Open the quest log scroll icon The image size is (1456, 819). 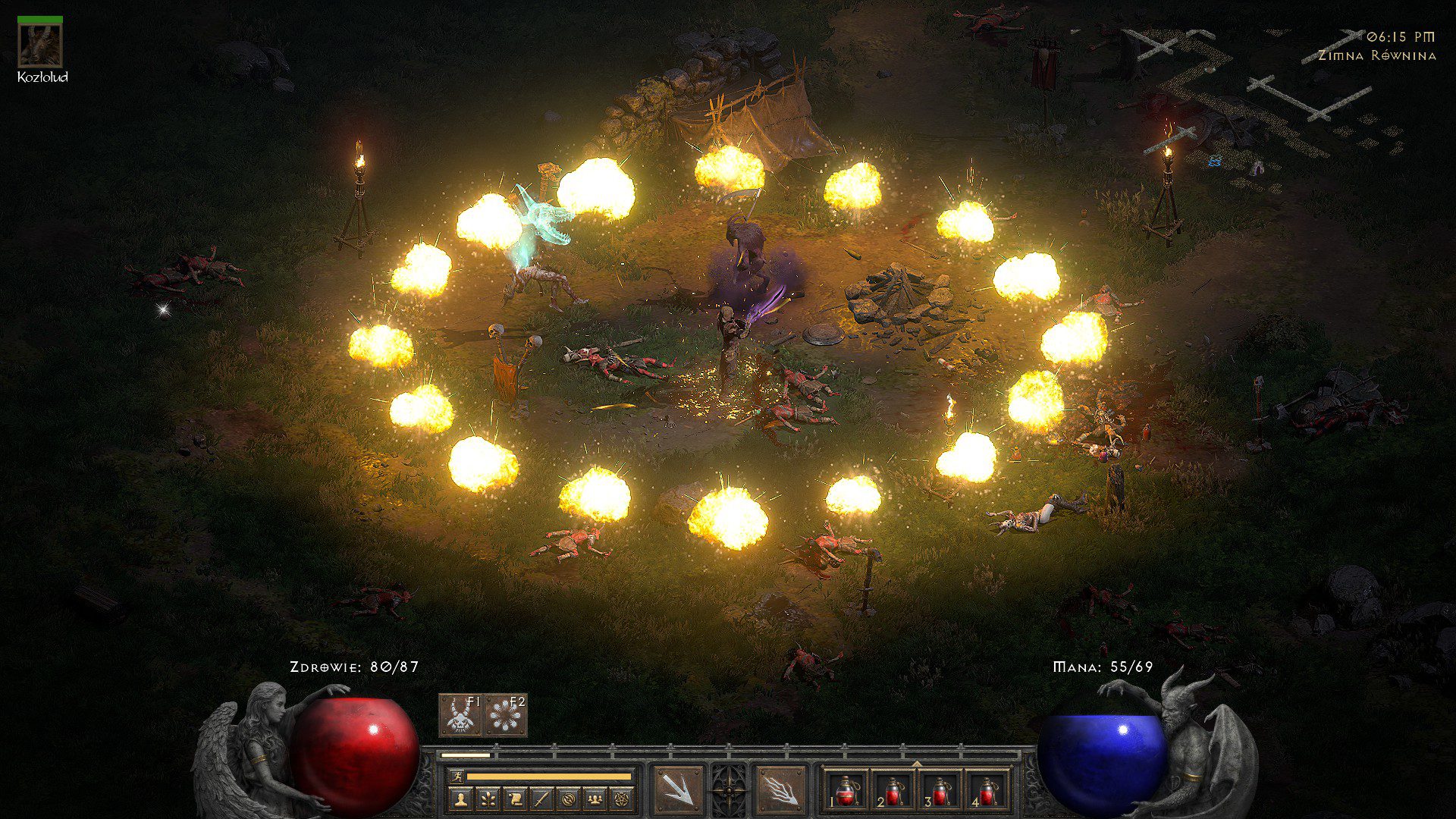click(x=514, y=799)
